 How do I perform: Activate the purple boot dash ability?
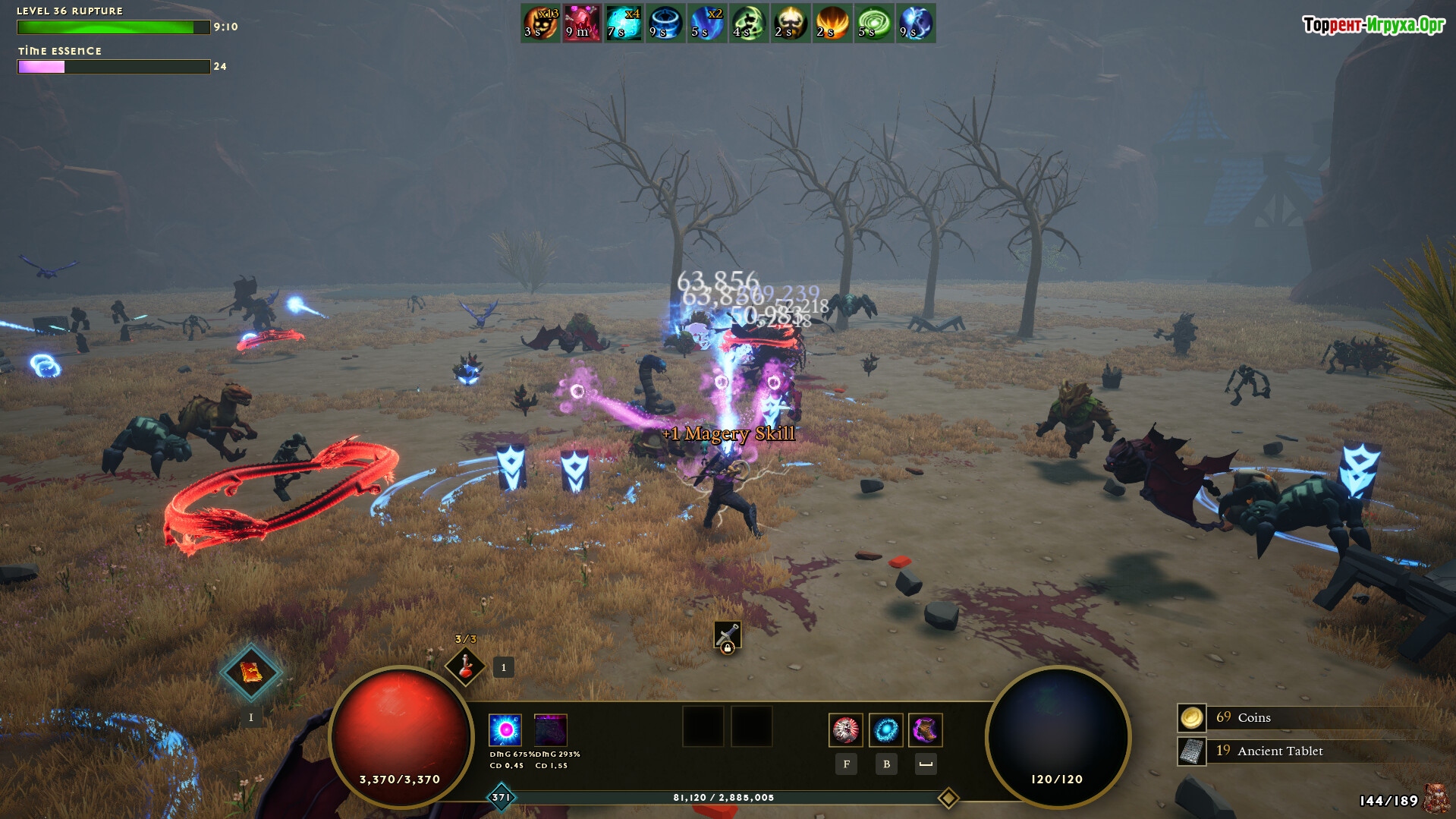(x=926, y=730)
